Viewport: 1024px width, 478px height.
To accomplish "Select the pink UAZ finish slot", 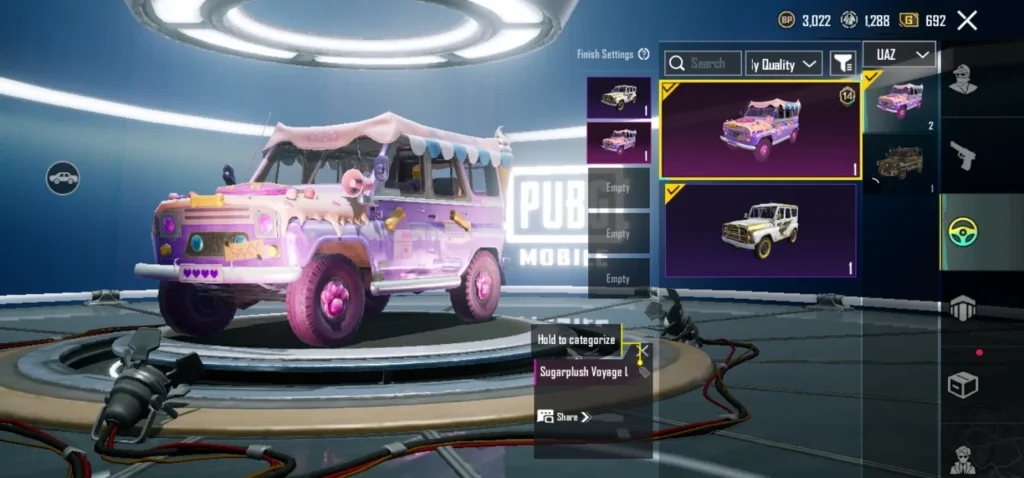I will pos(618,142).
